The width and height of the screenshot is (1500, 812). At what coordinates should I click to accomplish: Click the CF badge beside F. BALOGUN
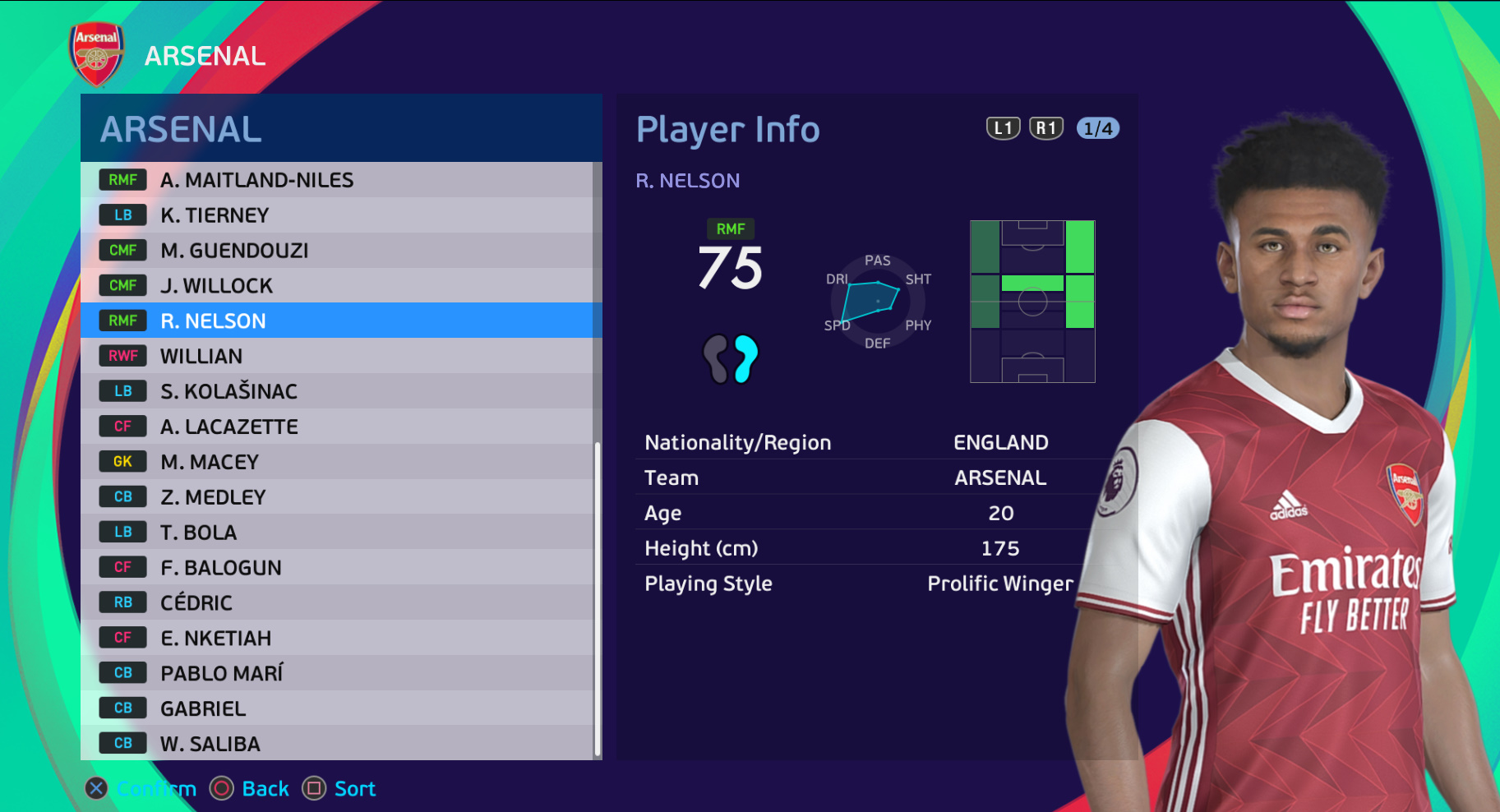pos(122,567)
